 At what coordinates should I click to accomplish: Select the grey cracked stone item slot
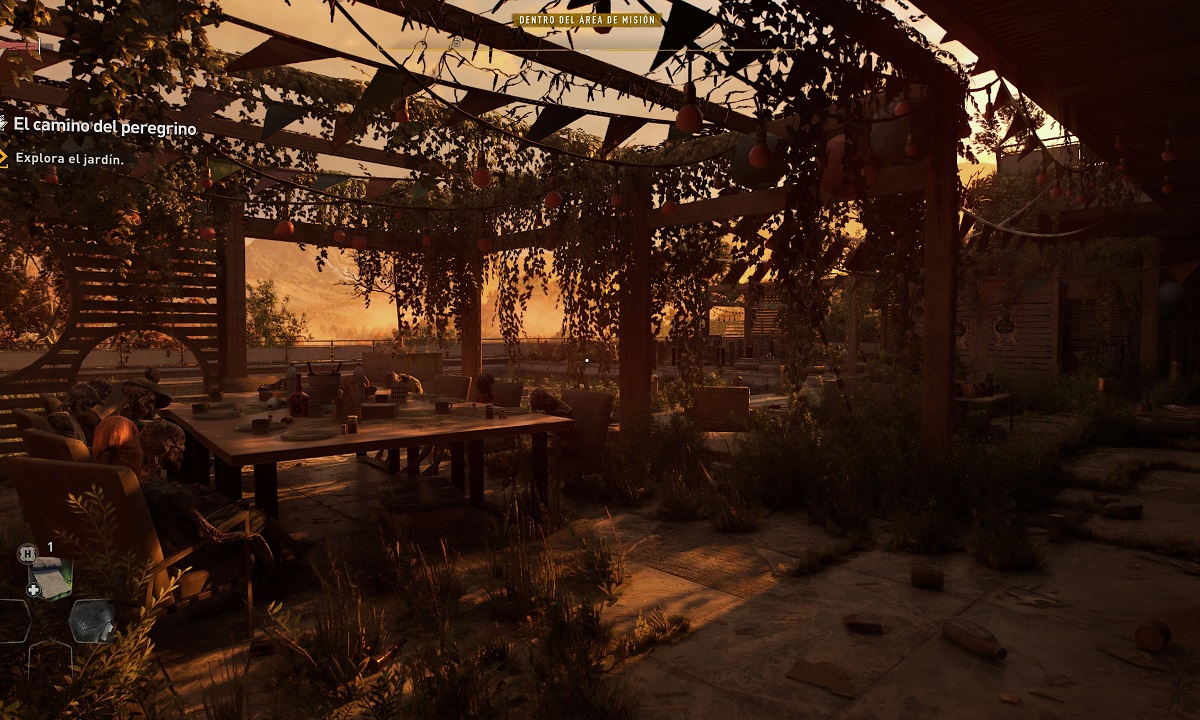91,620
